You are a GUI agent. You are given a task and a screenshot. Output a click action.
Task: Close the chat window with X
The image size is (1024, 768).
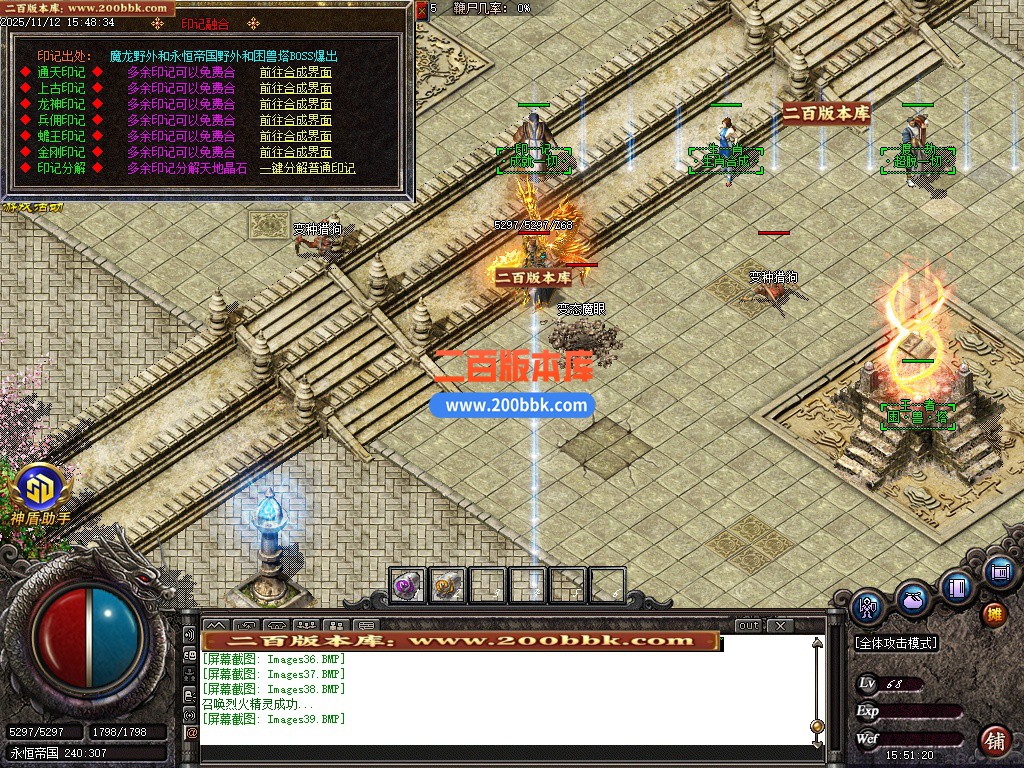point(780,626)
